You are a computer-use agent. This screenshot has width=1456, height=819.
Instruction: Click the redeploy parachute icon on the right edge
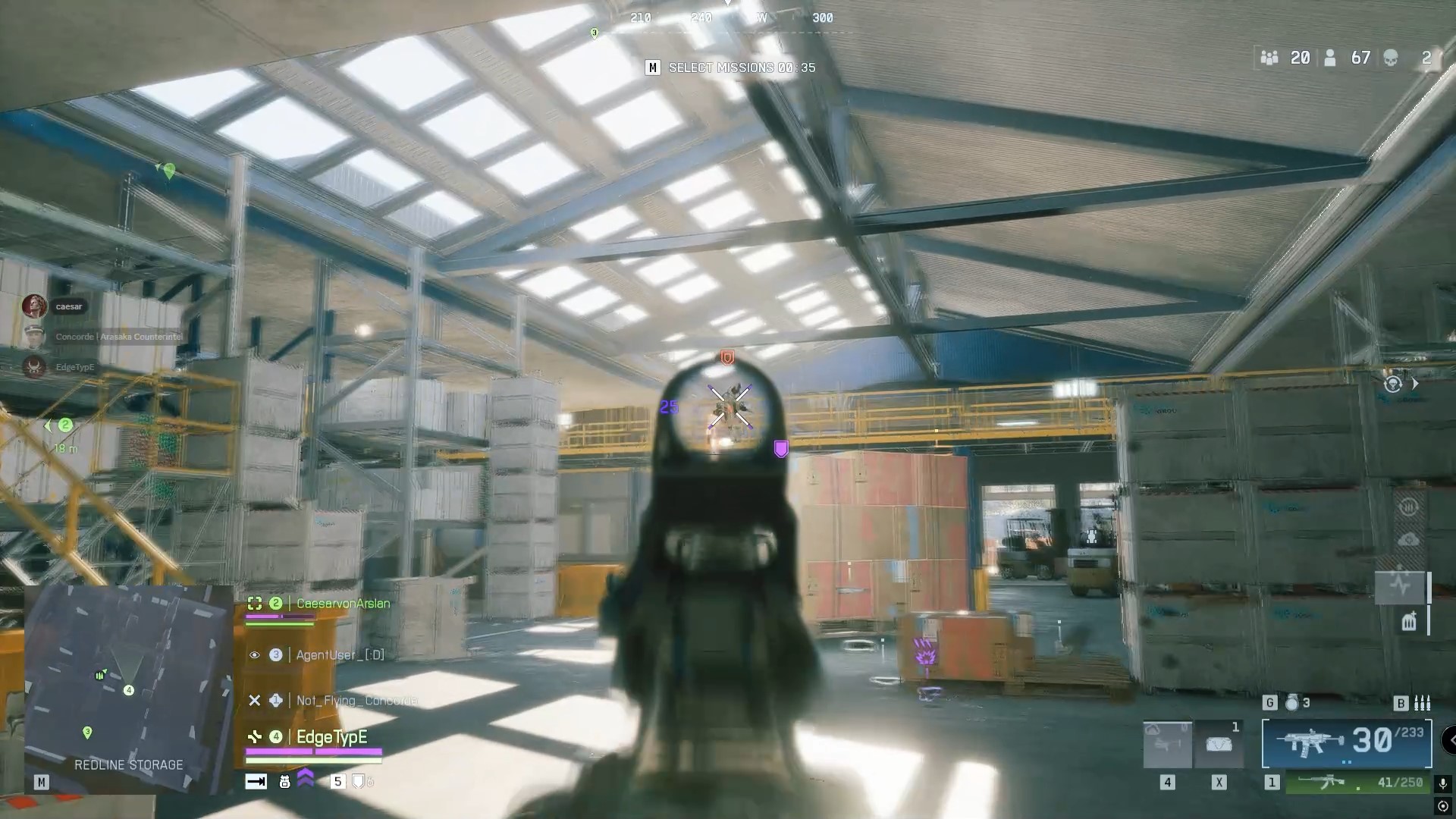[1393, 383]
